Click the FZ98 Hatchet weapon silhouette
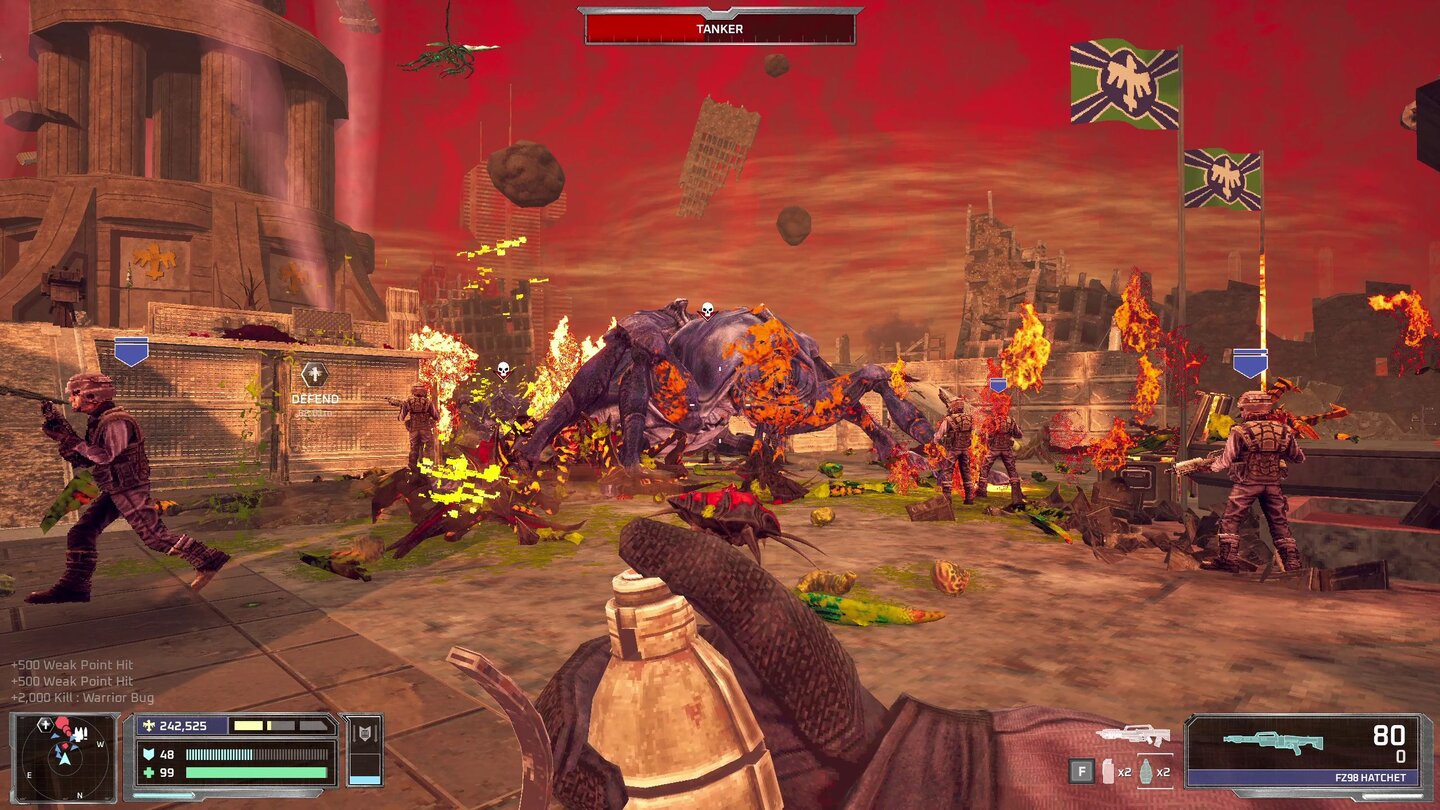The height and width of the screenshot is (810, 1440). [x=1272, y=740]
